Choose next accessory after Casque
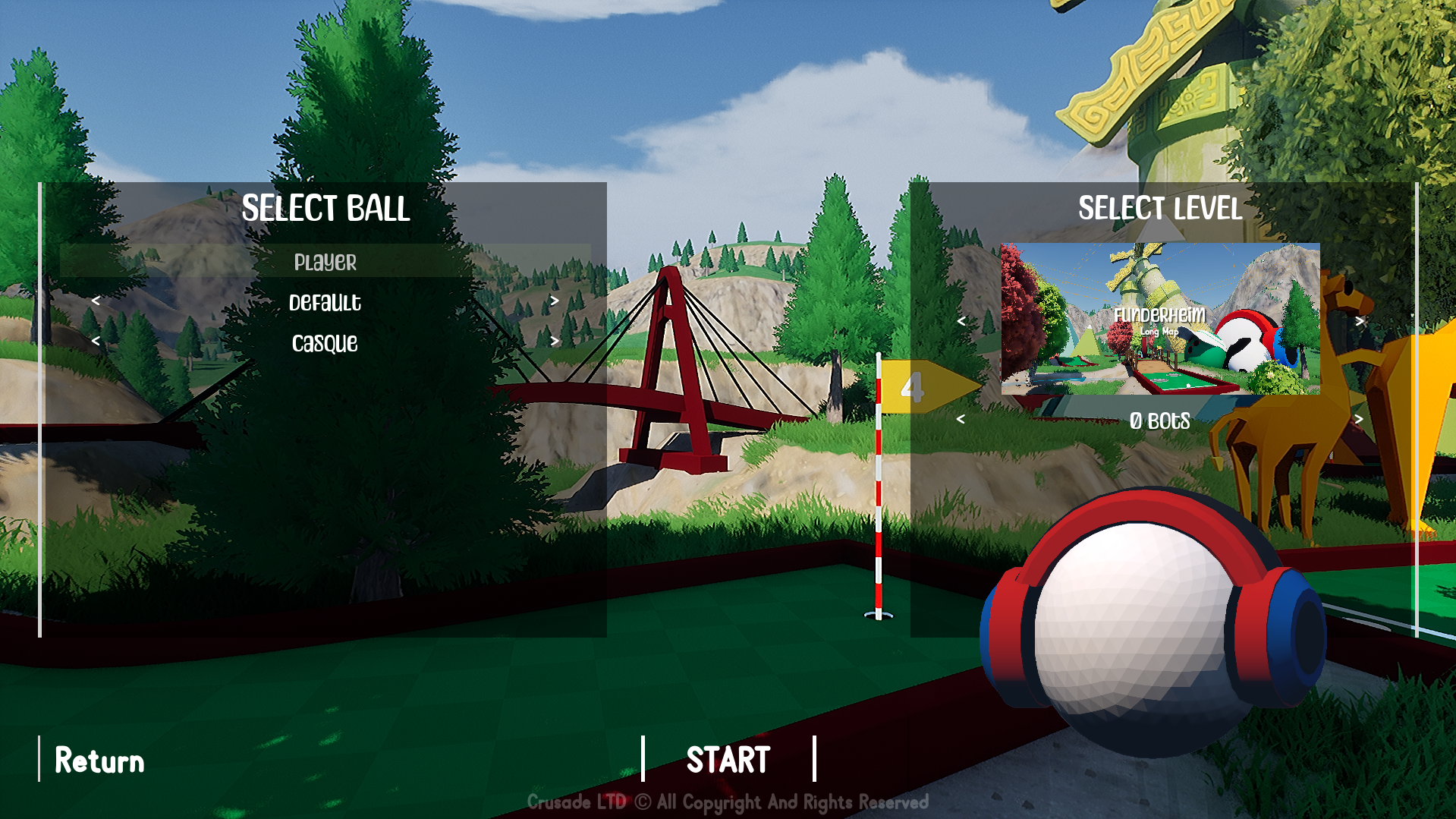Screen dimensions: 1456x819 pos(555,342)
